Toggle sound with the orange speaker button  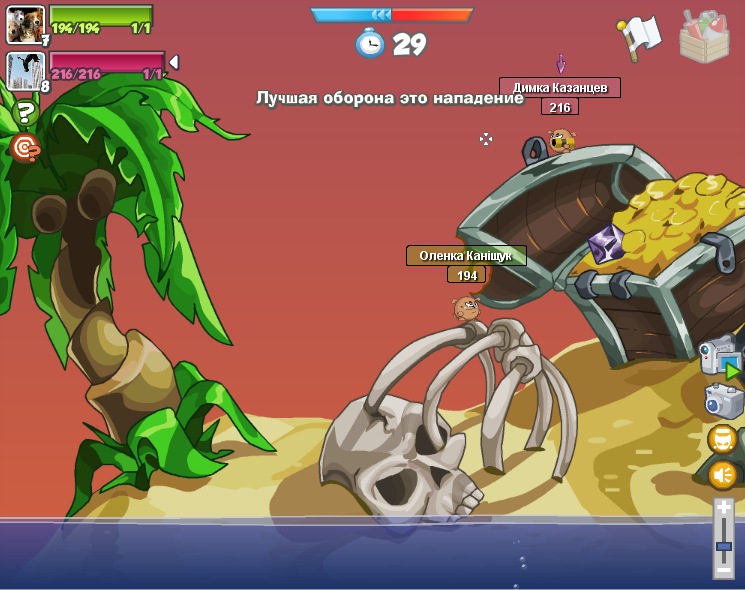[x=722, y=474]
